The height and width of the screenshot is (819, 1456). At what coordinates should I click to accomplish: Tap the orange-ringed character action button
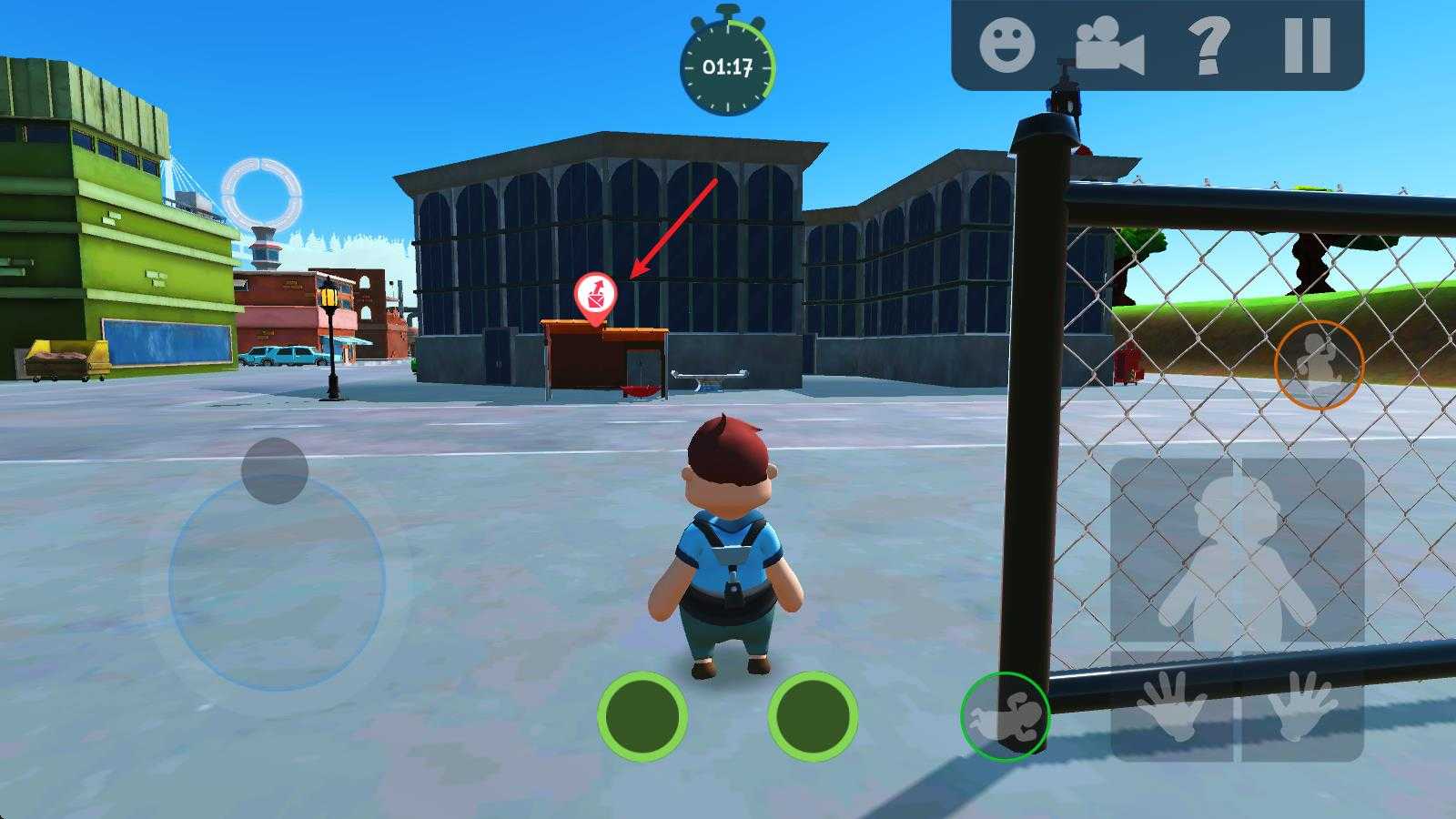click(1319, 365)
